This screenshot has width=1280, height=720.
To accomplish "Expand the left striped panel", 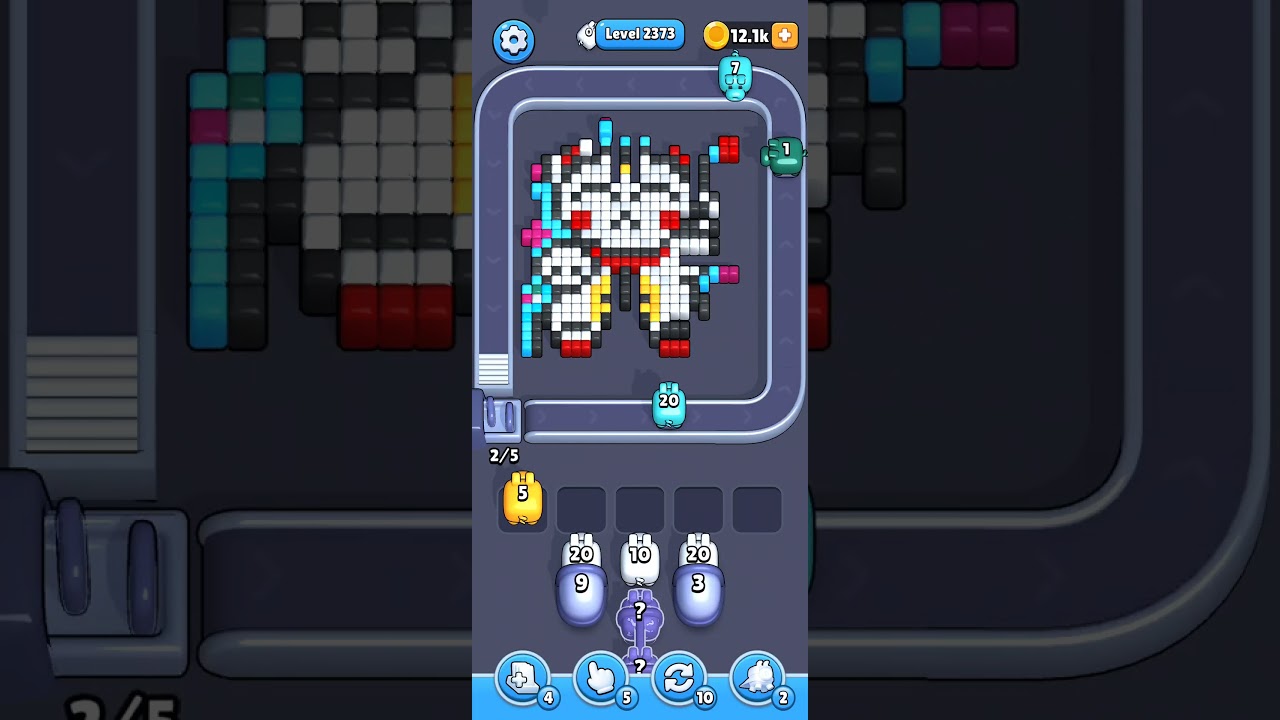I will (x=493, y=371).
